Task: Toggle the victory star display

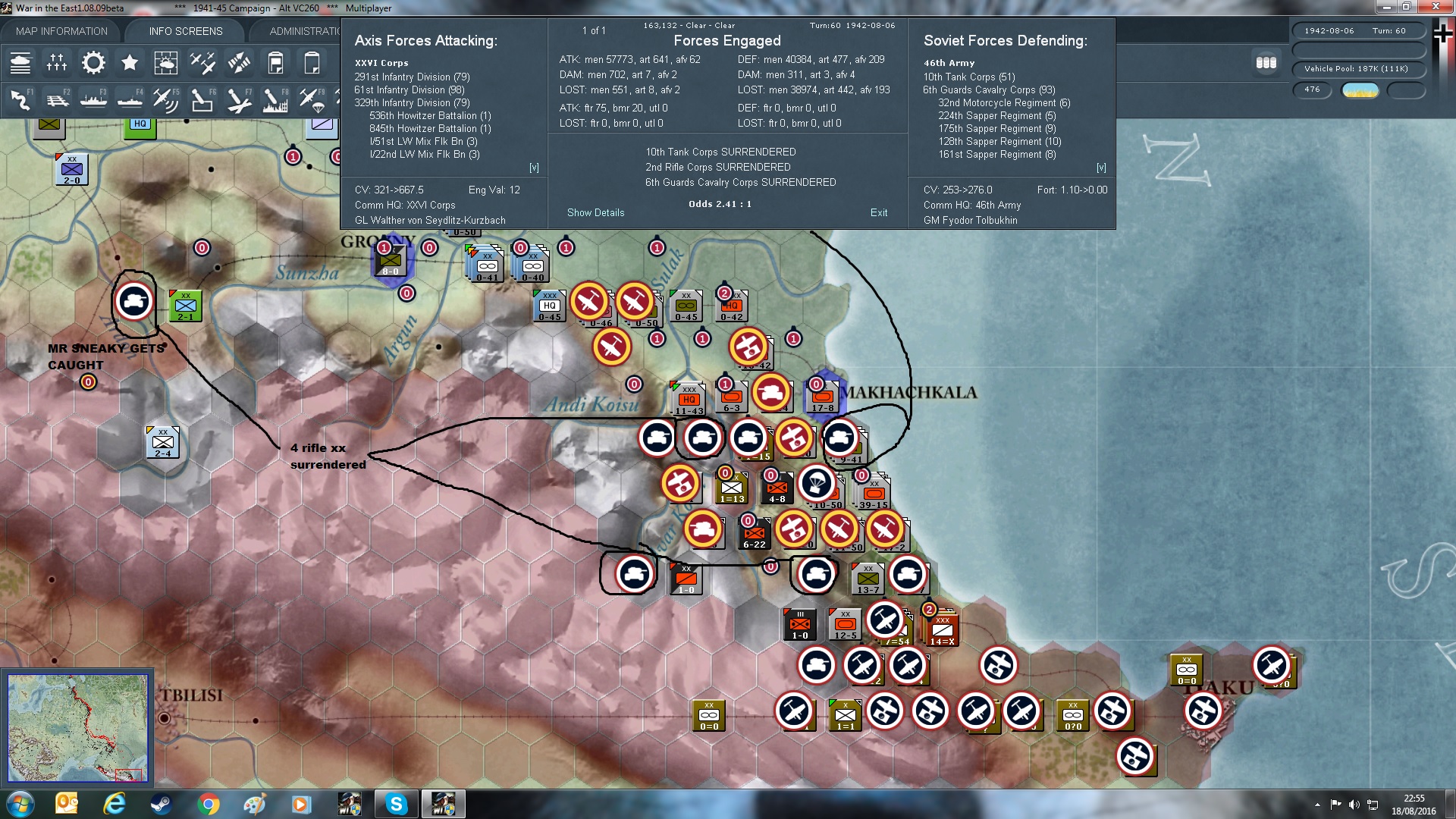Action: click(x=130, y=63)
